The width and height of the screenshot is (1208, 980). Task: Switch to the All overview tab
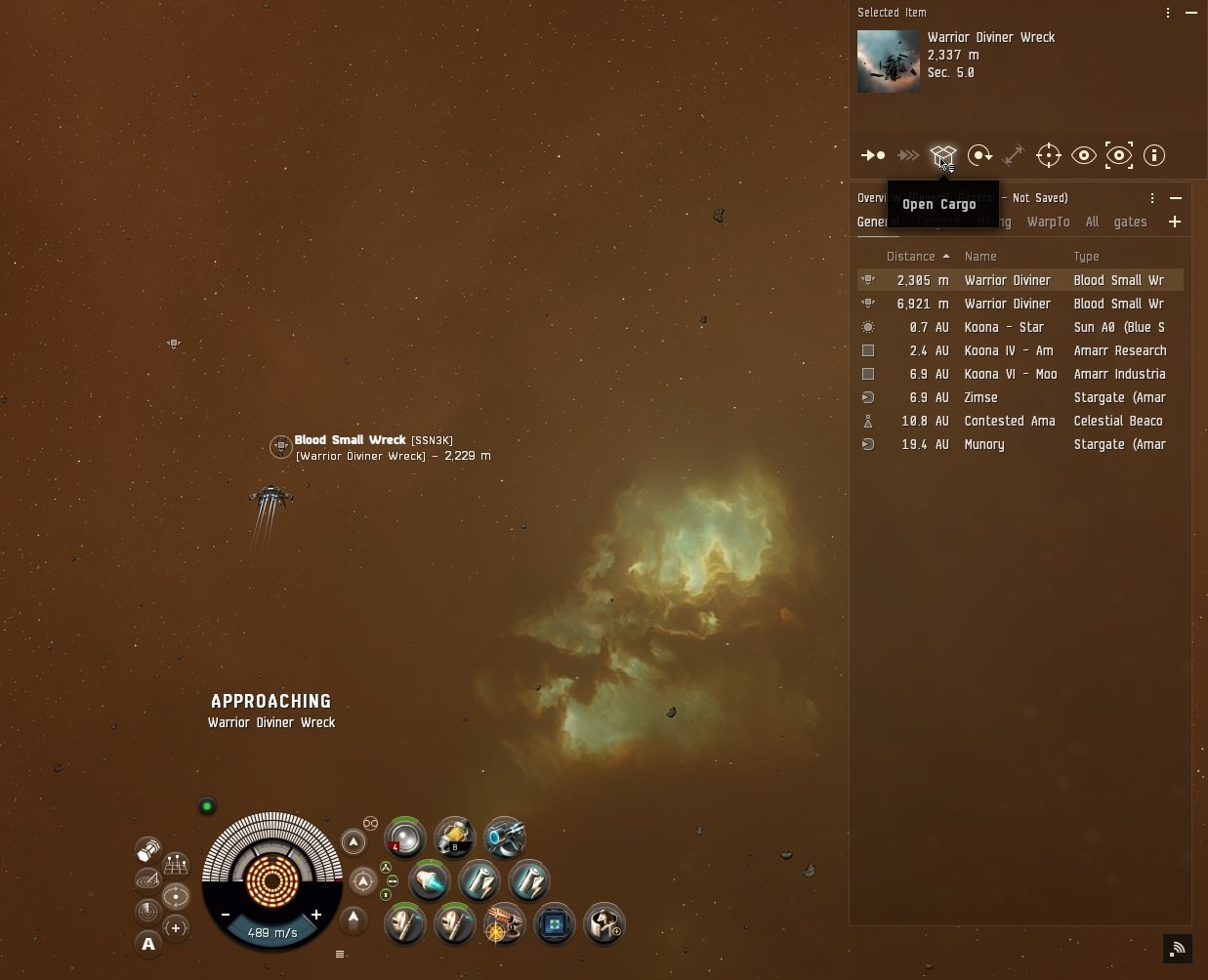coord(1092,223)
